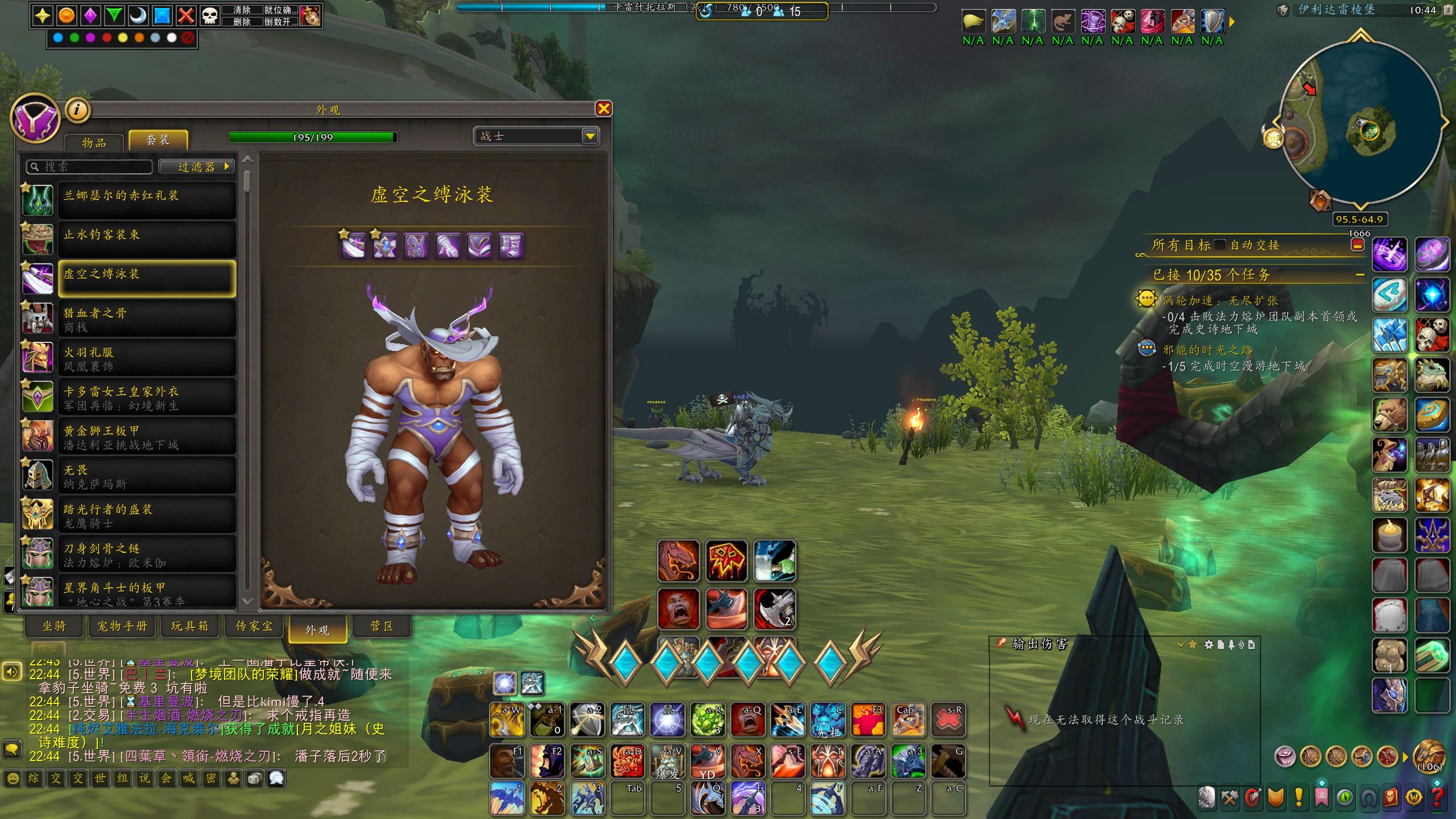Select the 火羽礼服 set row
This screenshot has height=819, width=1456.
point(147,358)
